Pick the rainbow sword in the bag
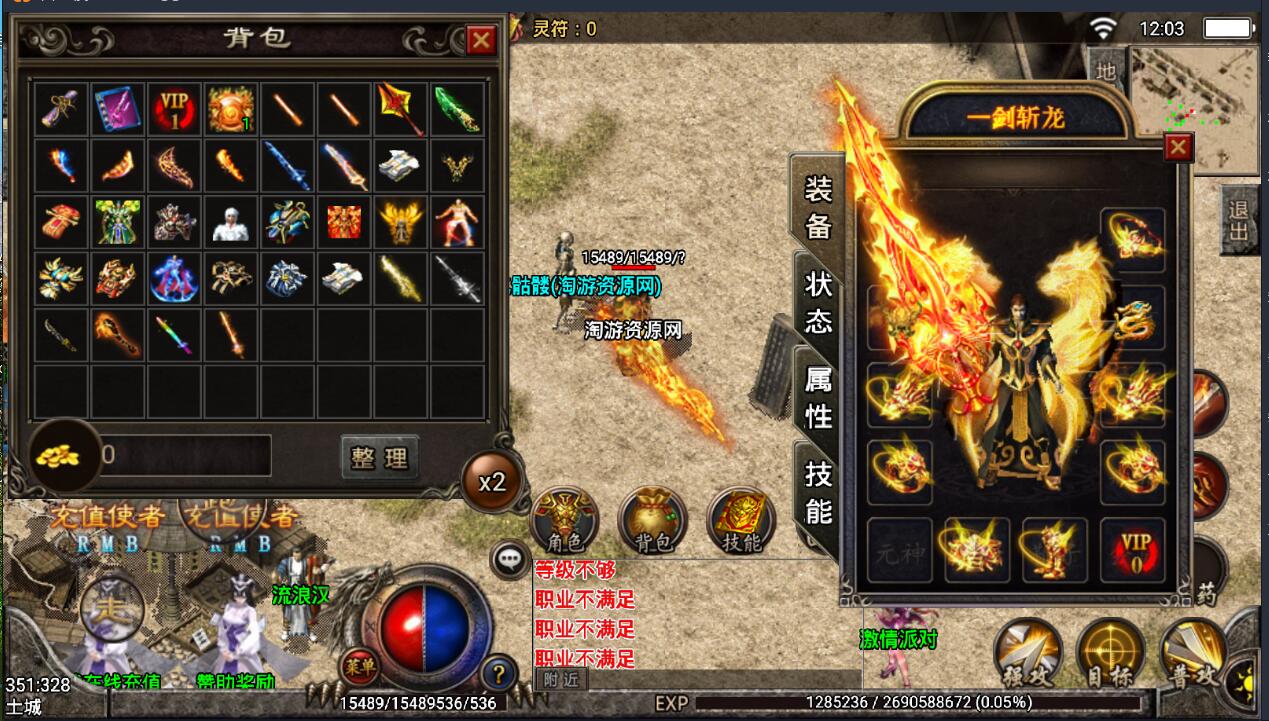1269x721 pixels. [175, 334]
